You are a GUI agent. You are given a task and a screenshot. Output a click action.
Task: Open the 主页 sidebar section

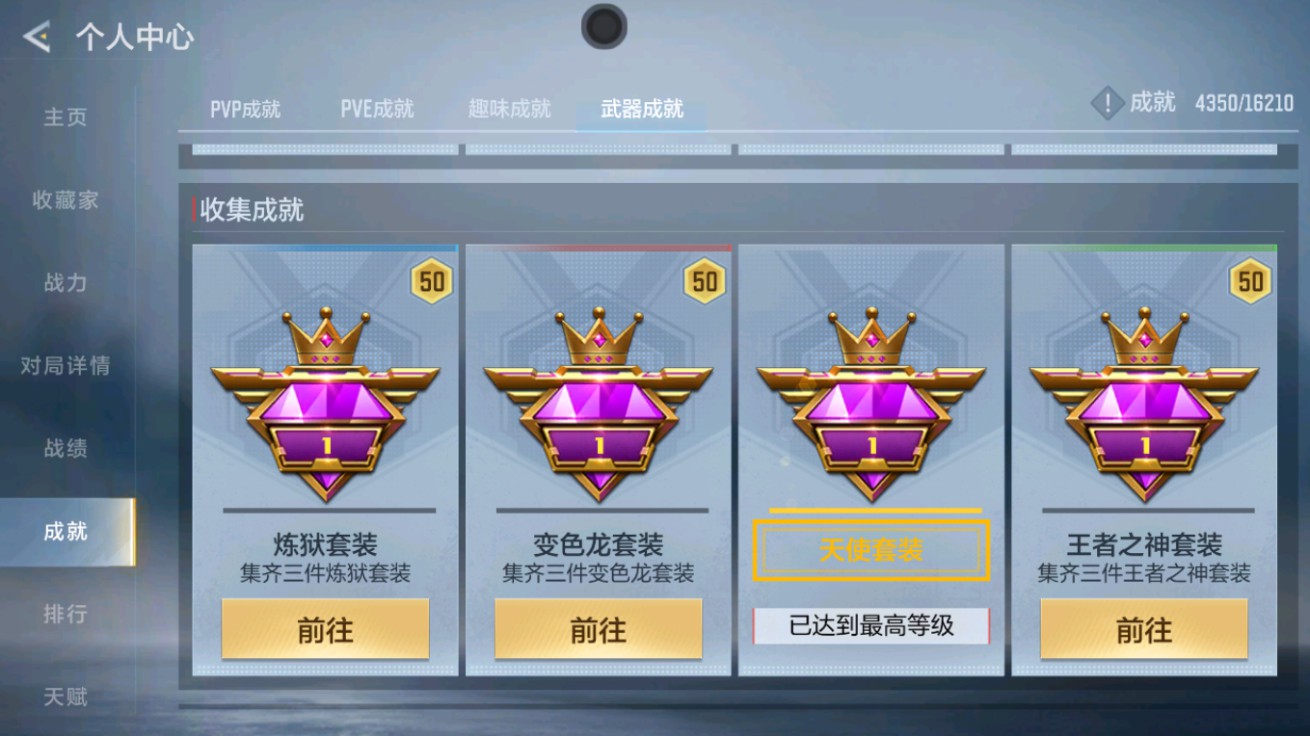63,117
